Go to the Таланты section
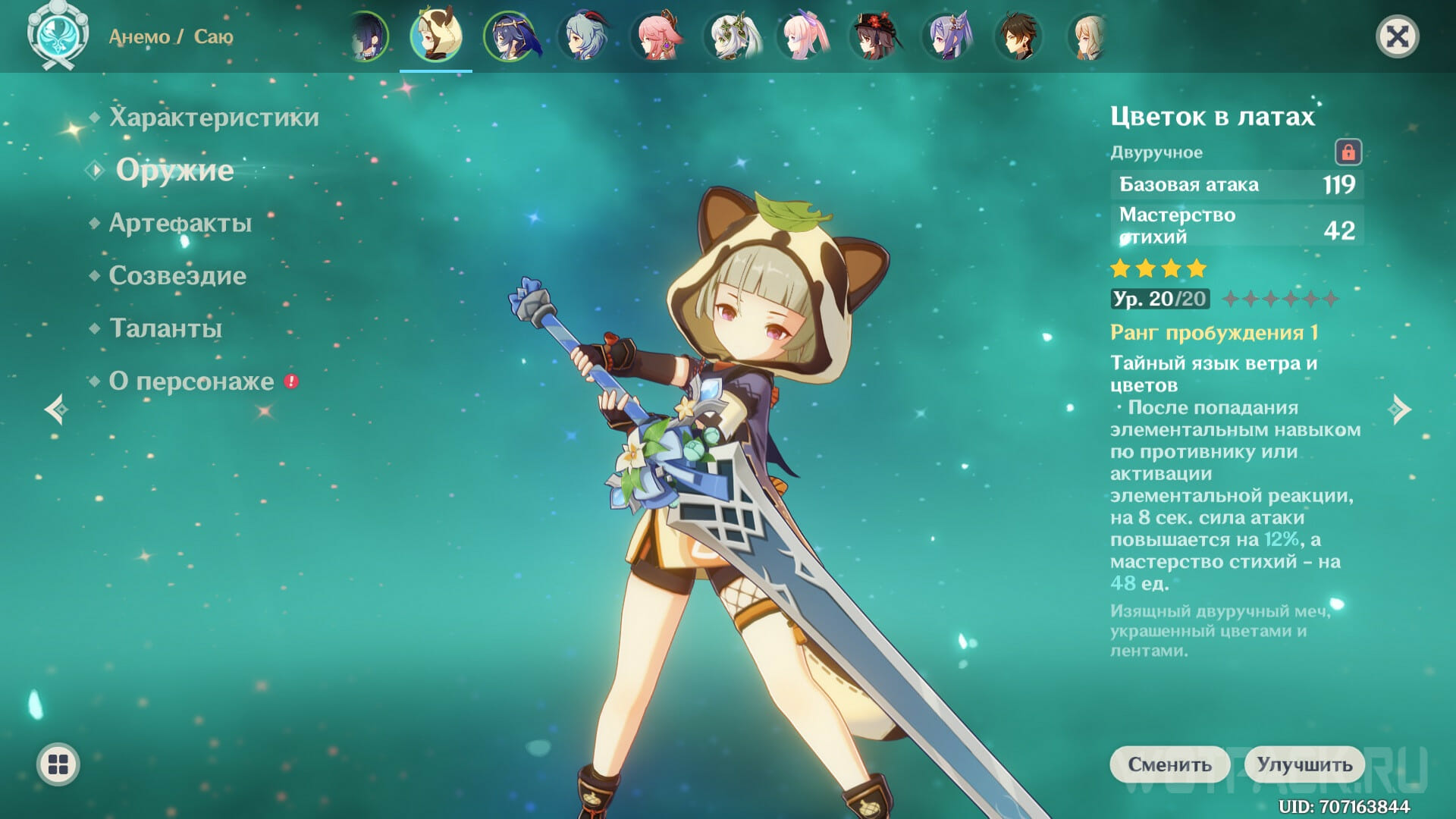The image size is (1456, 819). (x=165, y=328)
